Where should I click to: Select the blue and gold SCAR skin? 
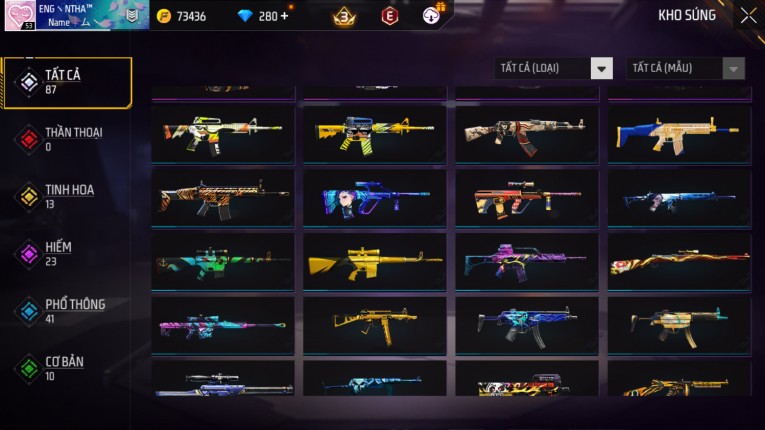point(679,134)
